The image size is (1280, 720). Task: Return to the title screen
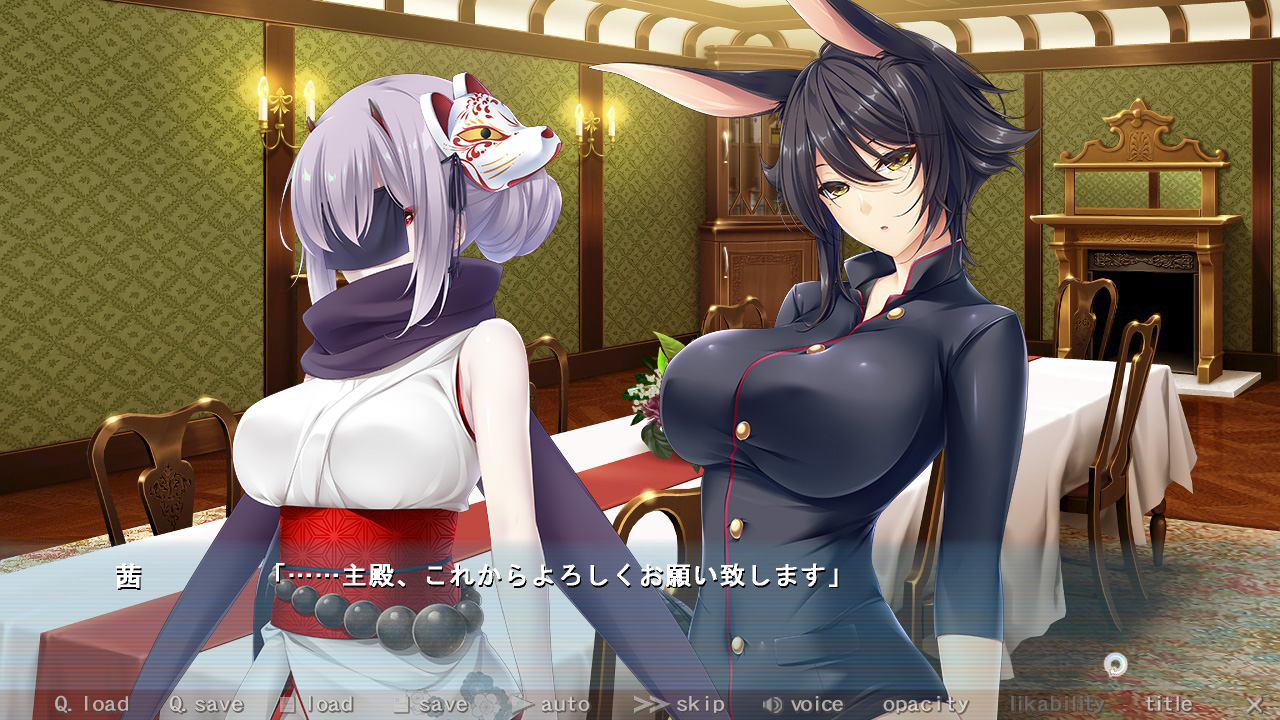[1168, 704]
